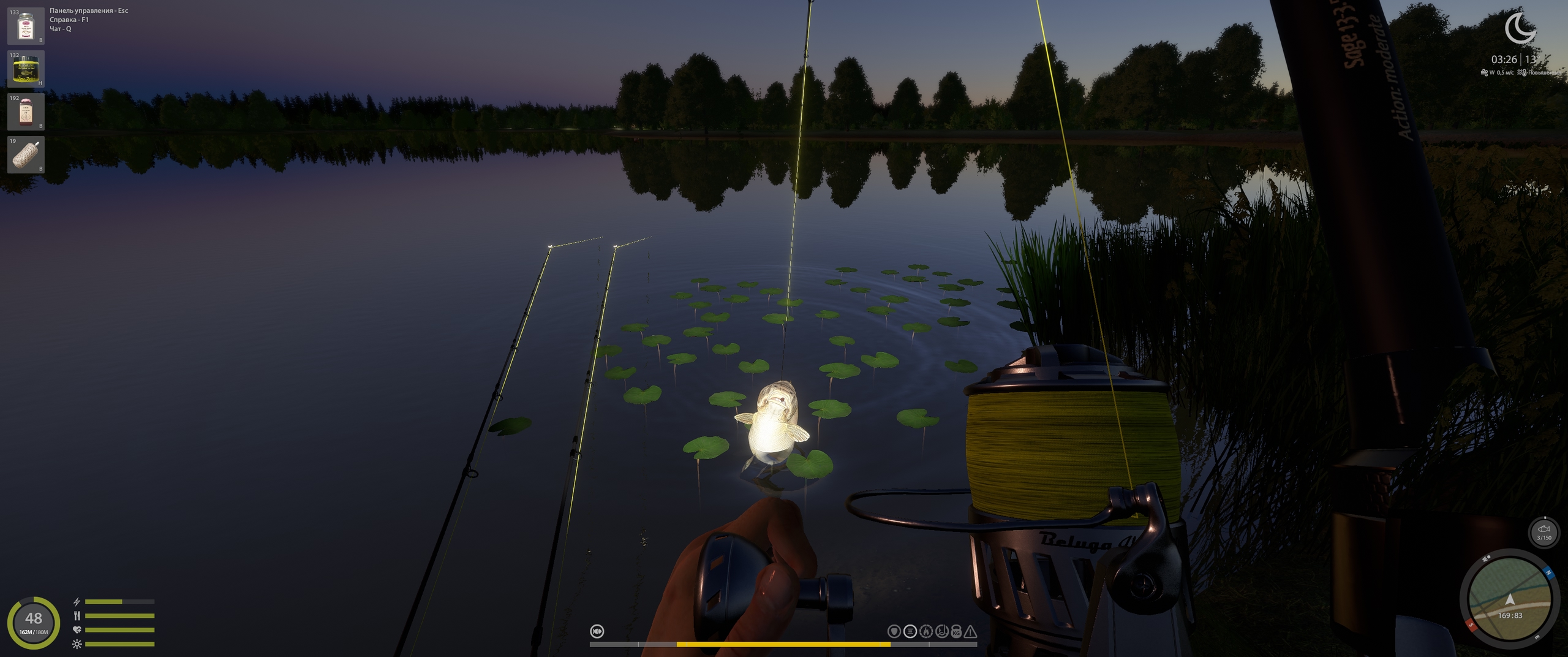Select the yellow pellet jar slot

pyautogui.click(x=26, y=69)
